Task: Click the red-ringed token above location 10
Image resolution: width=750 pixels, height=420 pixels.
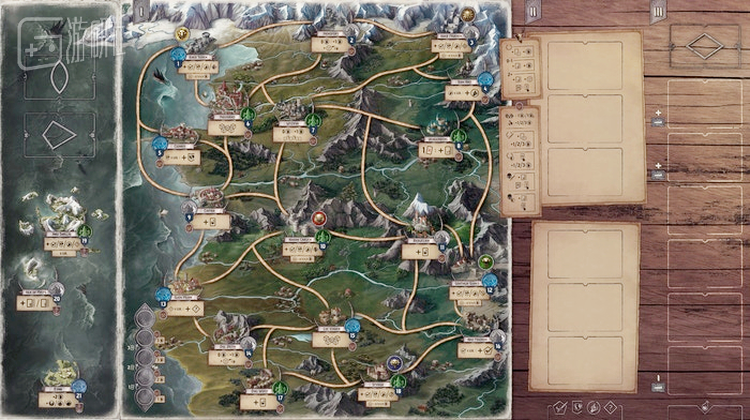Action: 320,217
